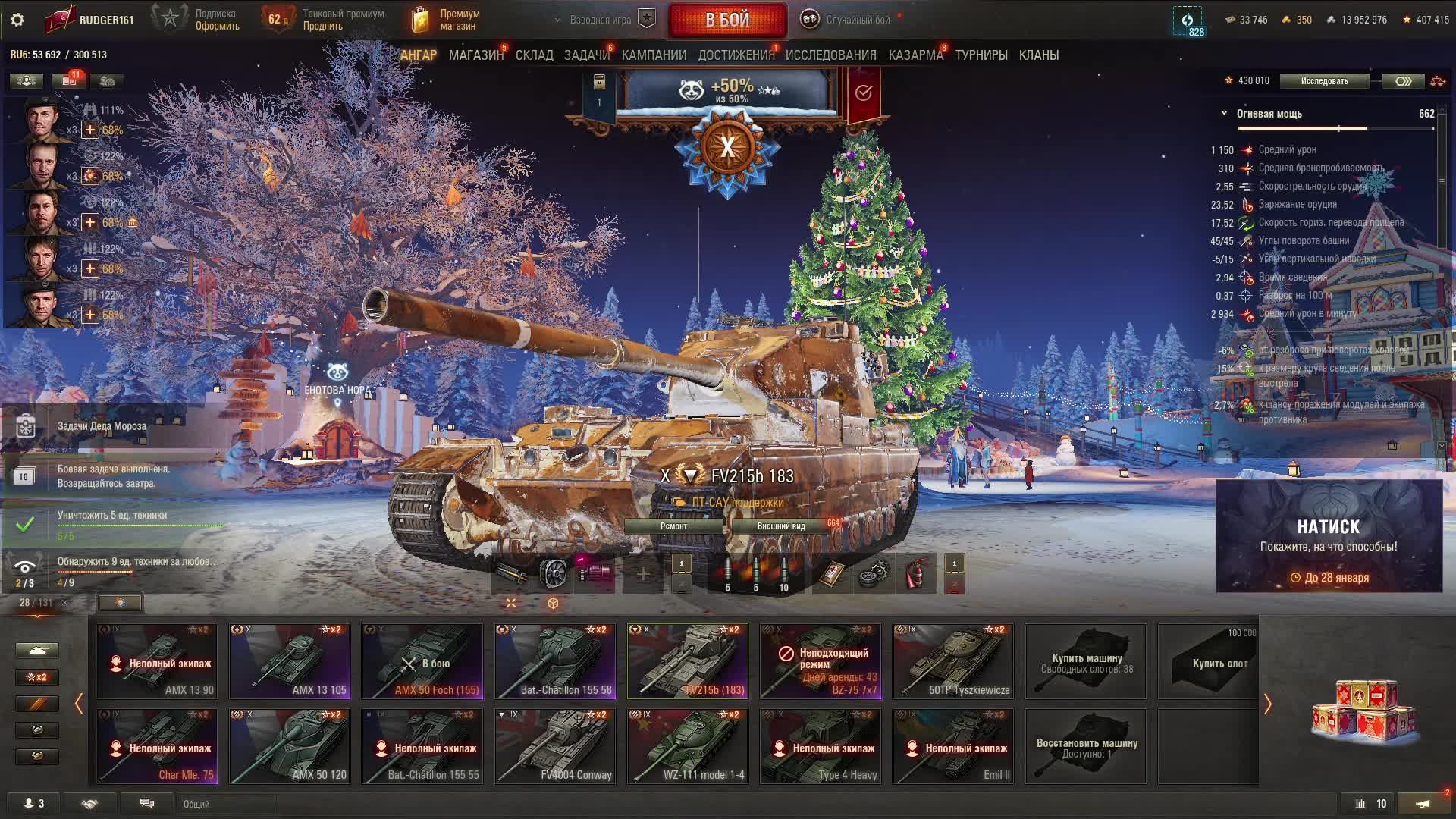
Task: Go to the ЗАДАЧИ tab
Action: 586,55
